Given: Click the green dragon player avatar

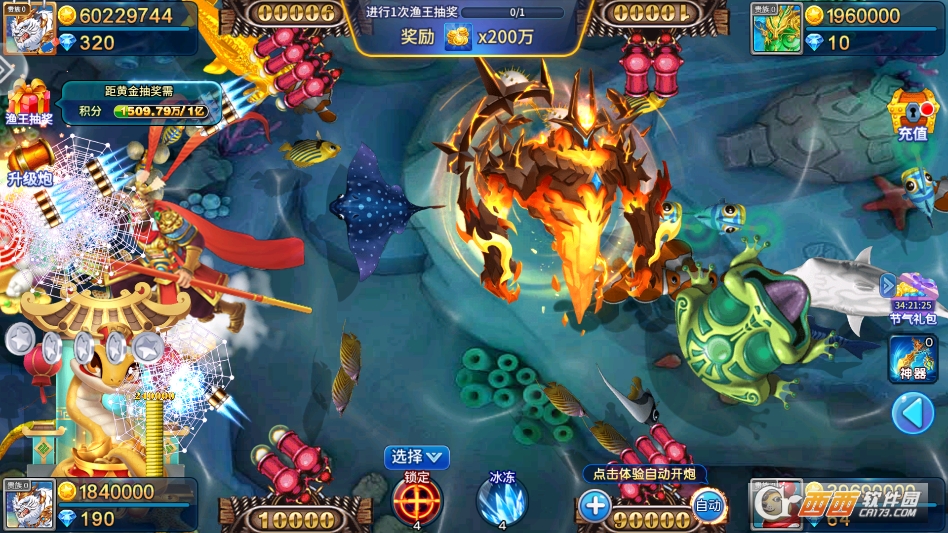Looking at the screenshot, I should (777, 28).
